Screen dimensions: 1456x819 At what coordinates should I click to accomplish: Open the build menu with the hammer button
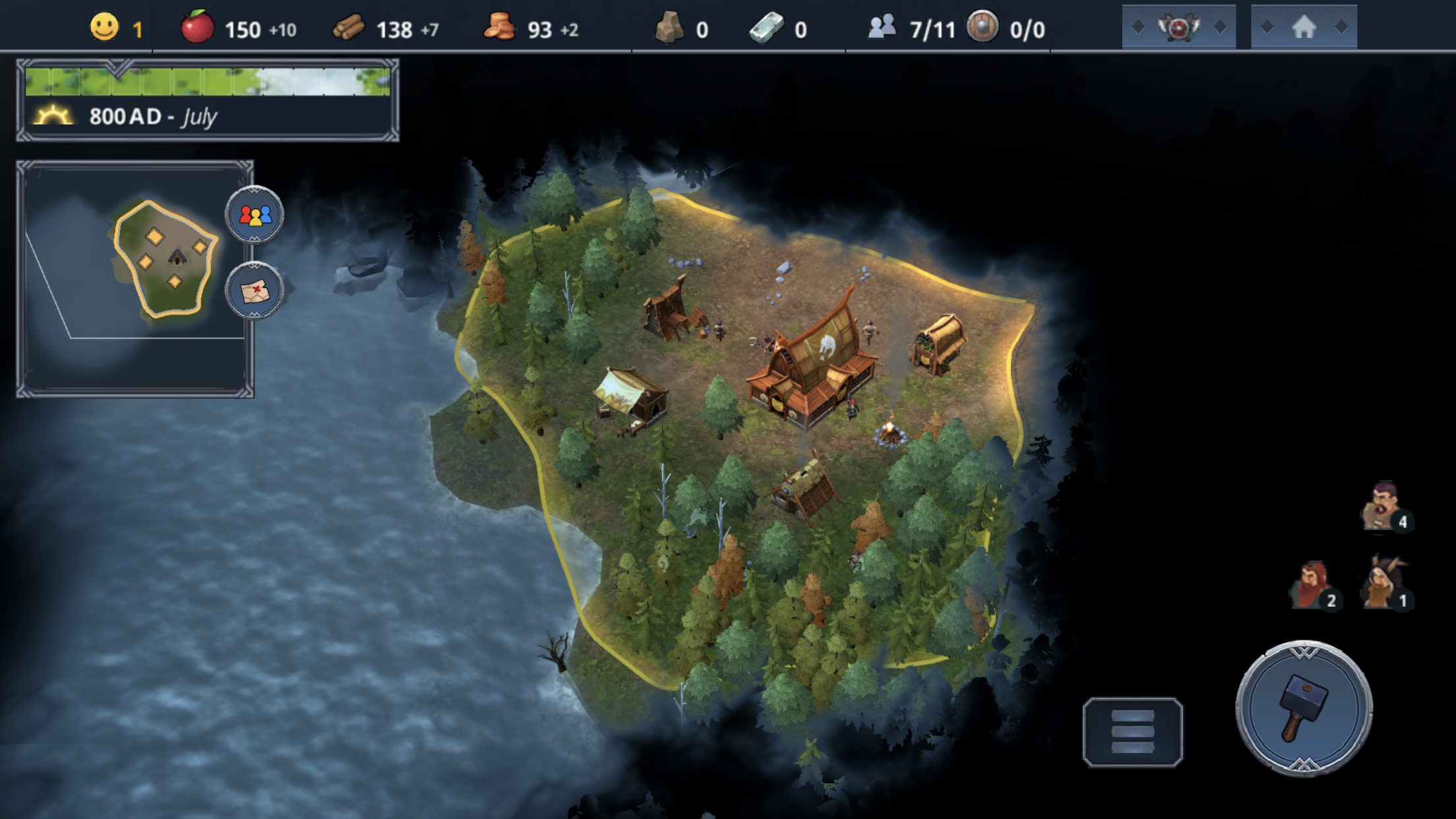pos(1304,708)
